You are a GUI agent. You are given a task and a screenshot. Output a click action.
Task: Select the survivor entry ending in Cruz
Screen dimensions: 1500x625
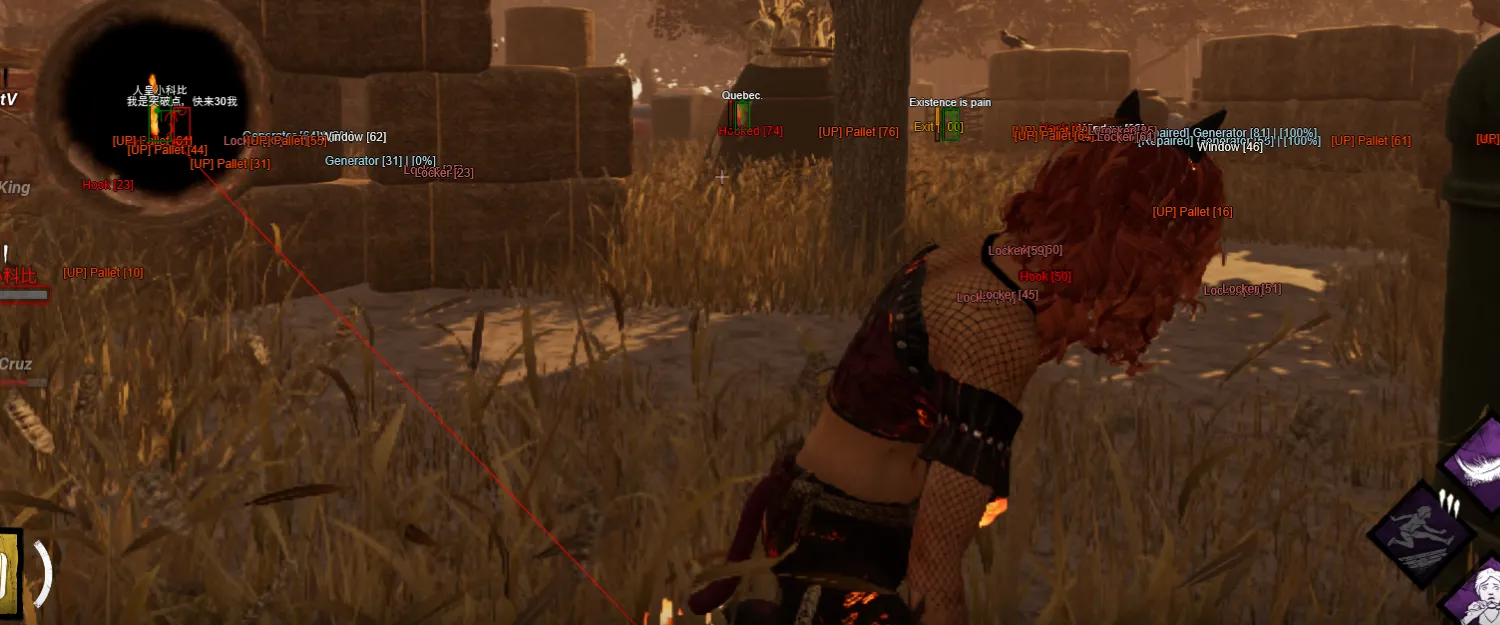[16, 365]
